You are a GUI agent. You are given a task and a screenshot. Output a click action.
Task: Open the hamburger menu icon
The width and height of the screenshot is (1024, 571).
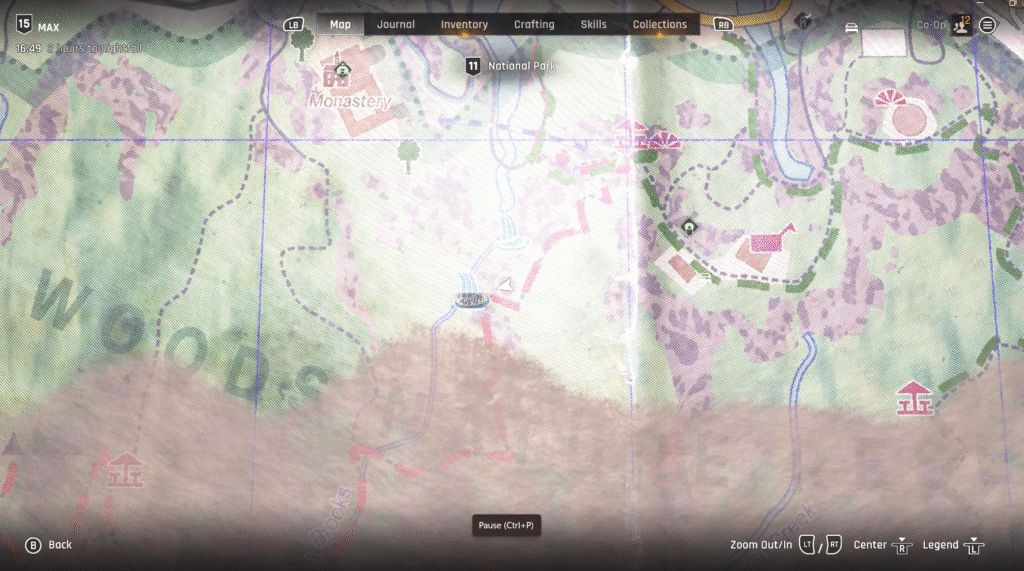pos(987,25)
